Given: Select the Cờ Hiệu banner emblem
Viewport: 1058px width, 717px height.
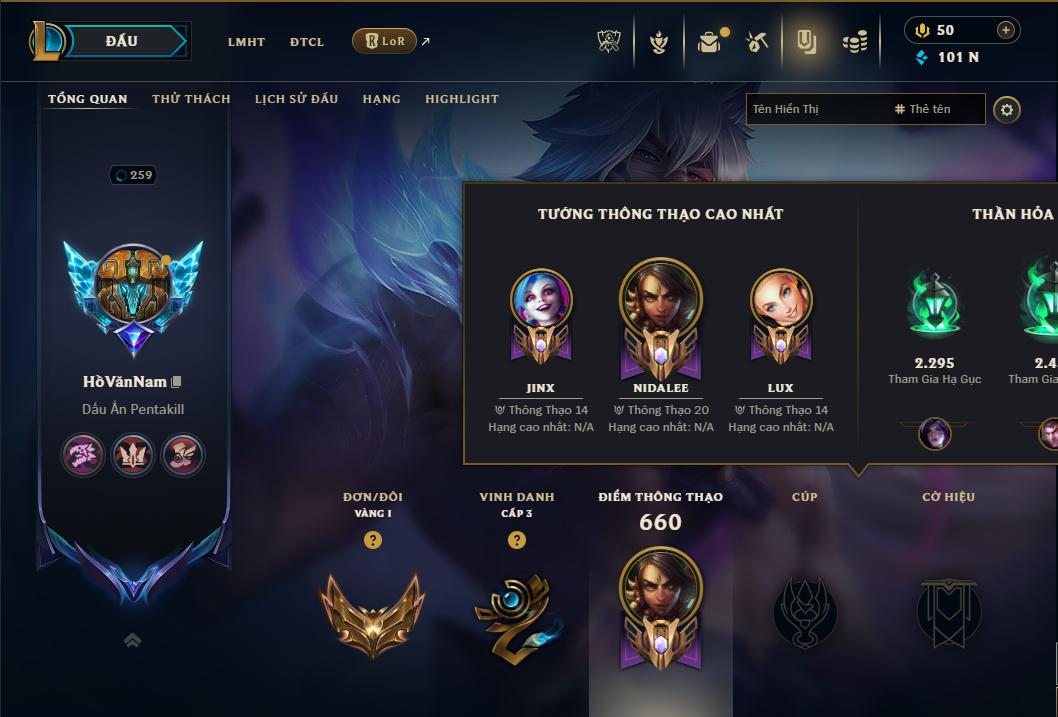Looking at the screenshot, I should click(x=948, y=611).
